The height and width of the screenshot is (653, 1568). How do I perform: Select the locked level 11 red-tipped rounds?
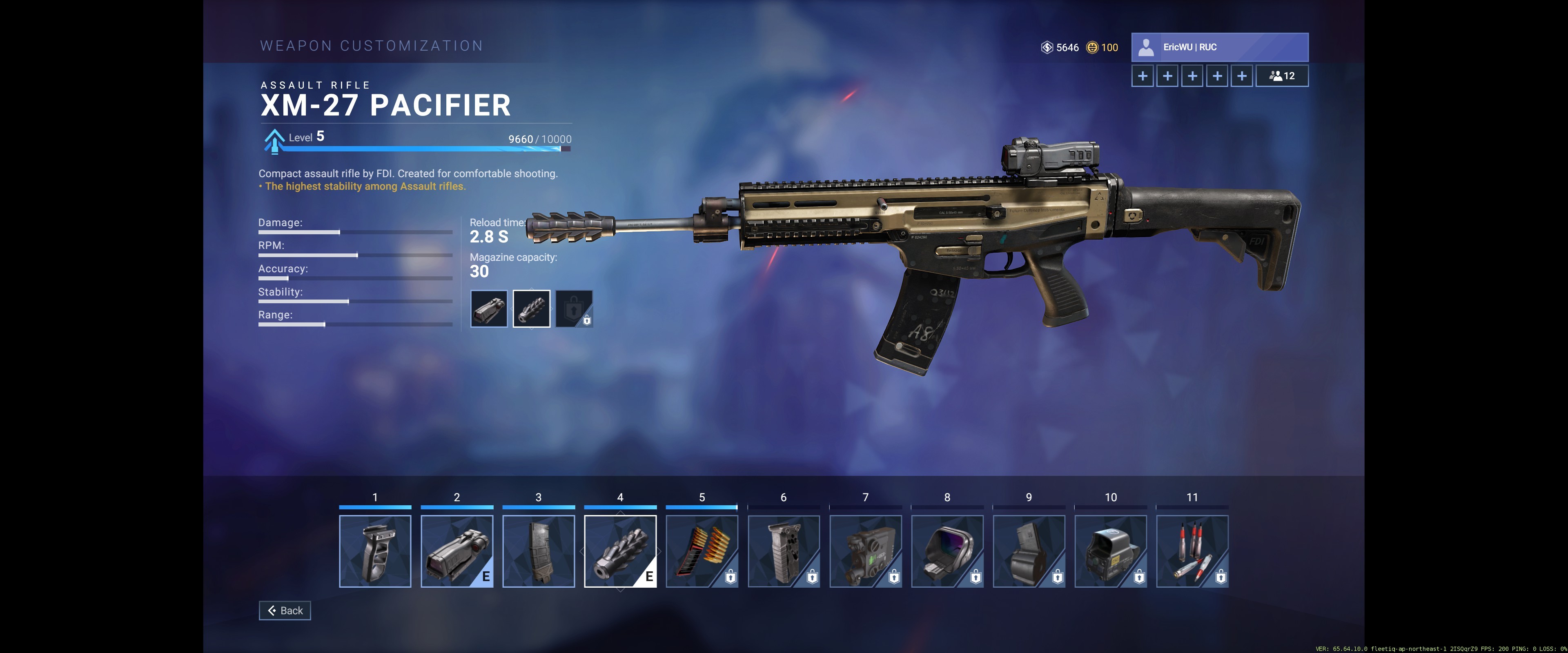pos(1192,551)
